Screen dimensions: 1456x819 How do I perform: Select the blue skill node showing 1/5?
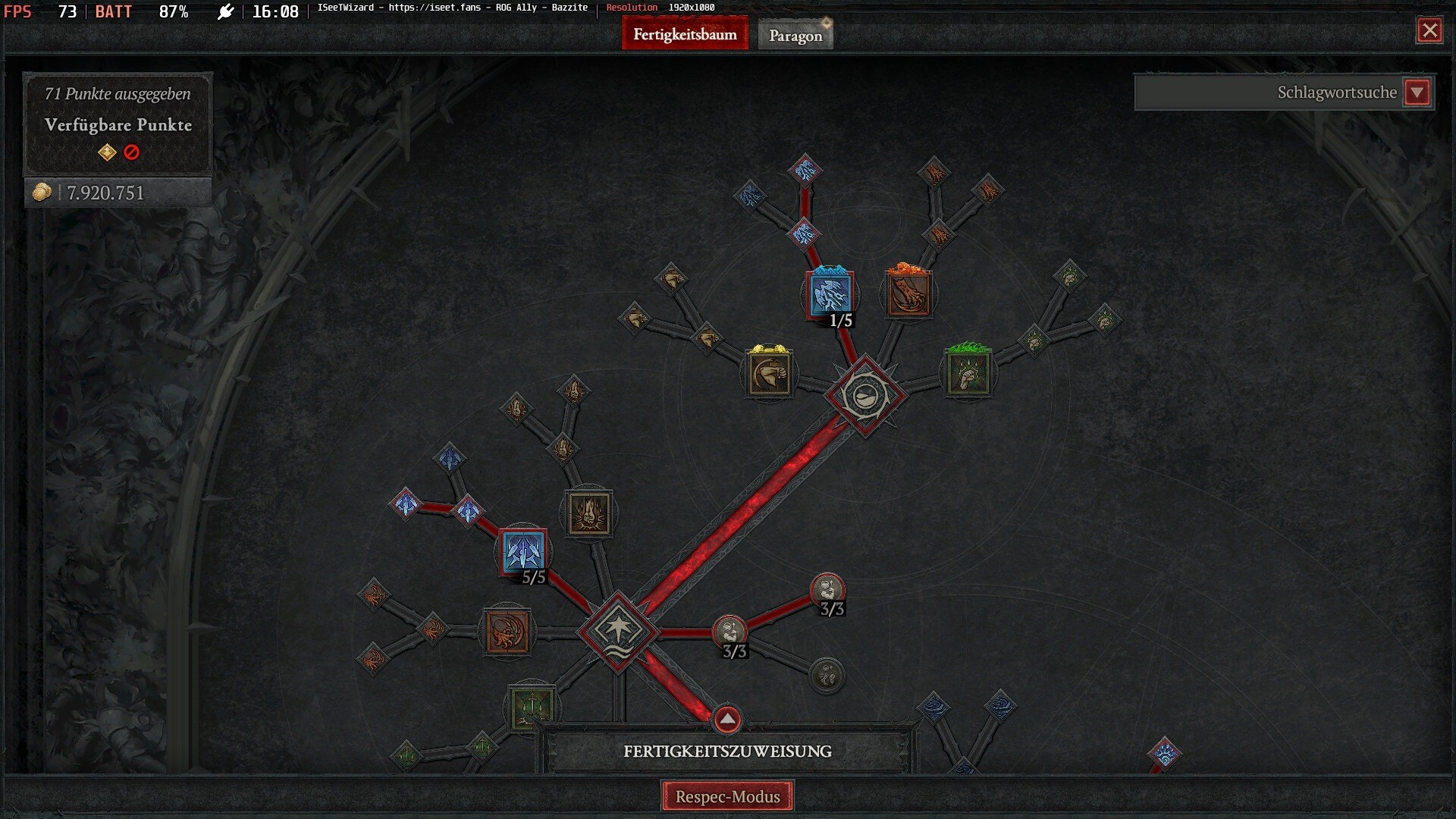(830, 295)
